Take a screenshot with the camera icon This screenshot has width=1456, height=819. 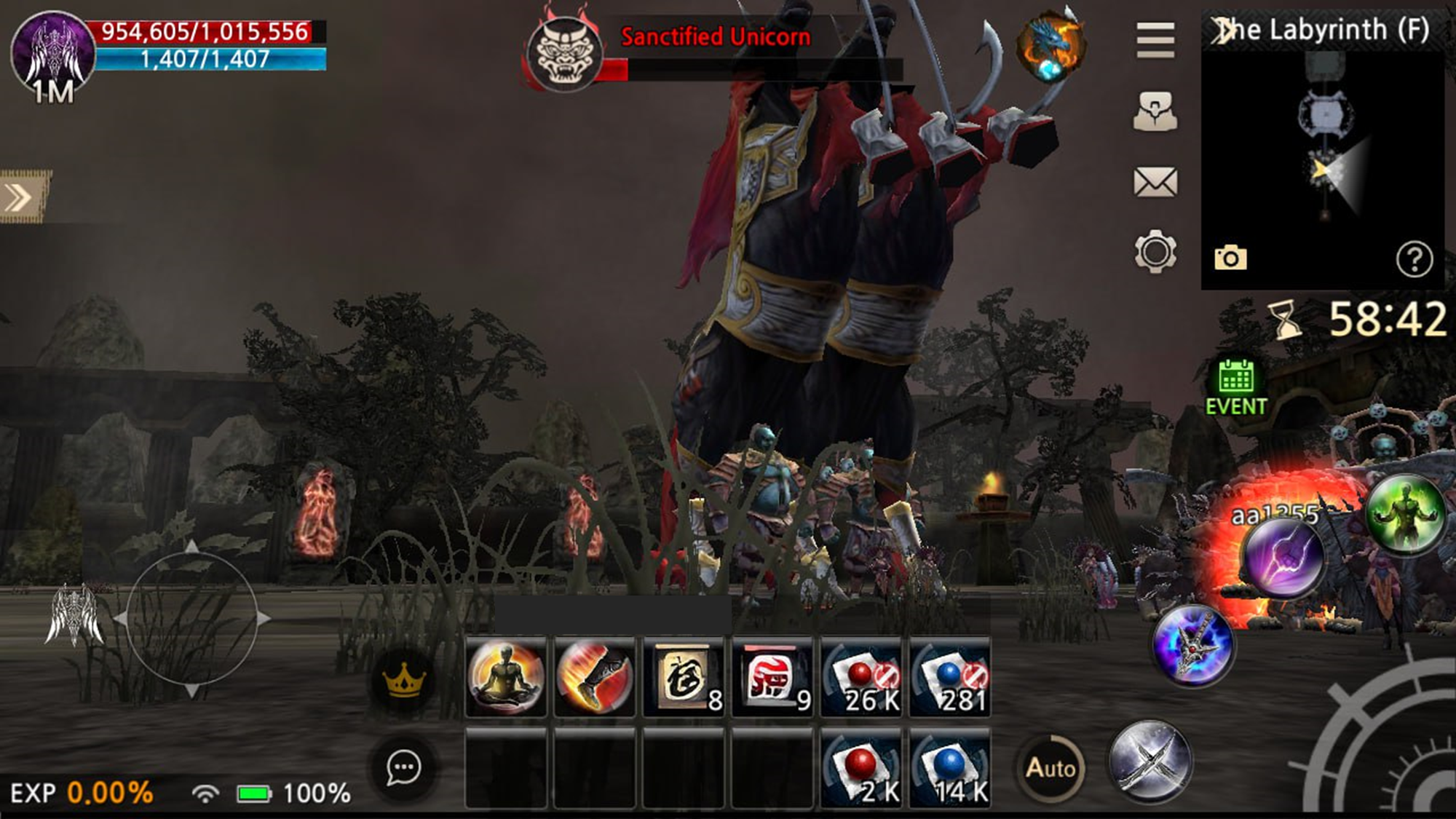(1230, 258)
